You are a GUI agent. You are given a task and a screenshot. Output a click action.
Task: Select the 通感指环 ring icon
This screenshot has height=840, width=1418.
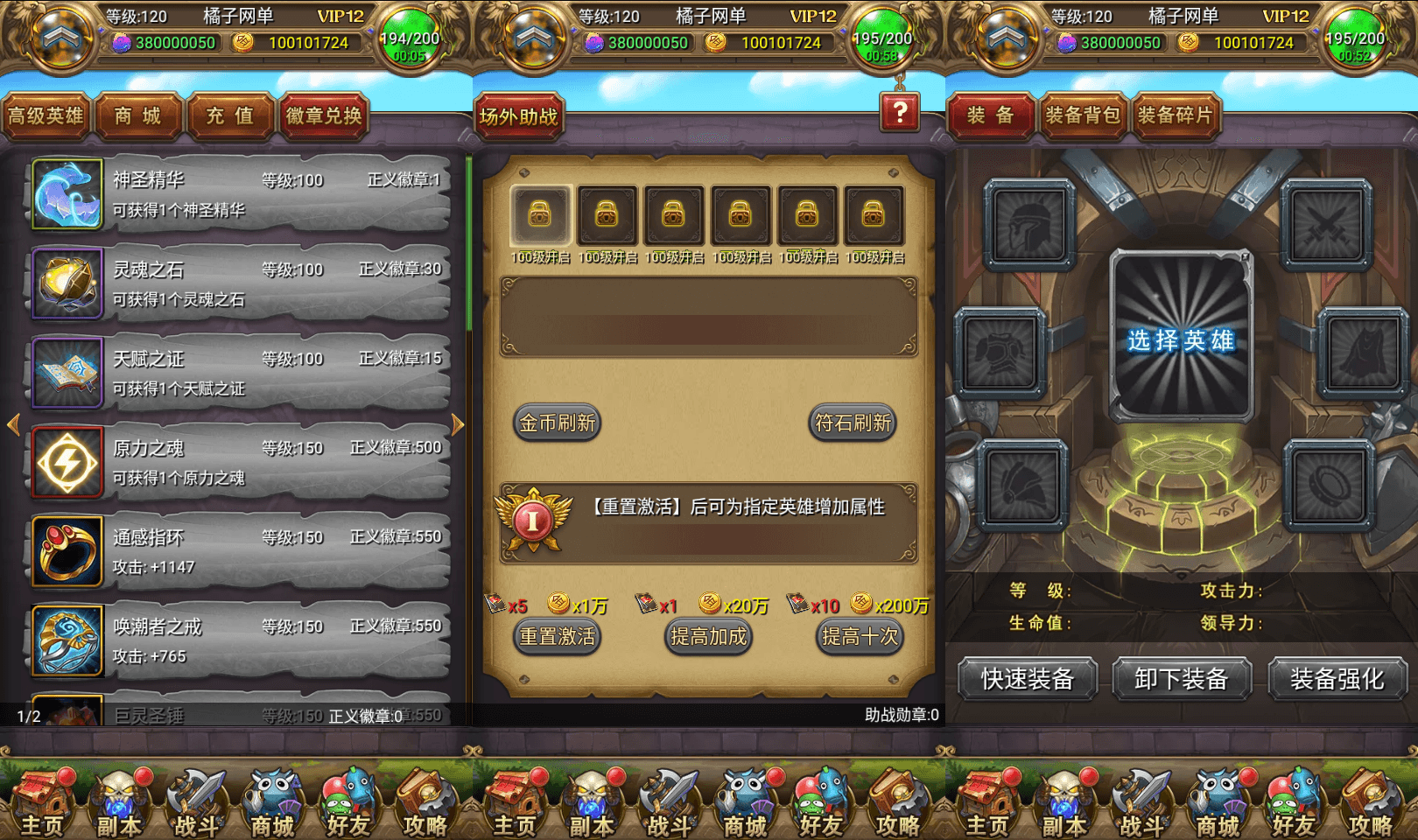67,551
